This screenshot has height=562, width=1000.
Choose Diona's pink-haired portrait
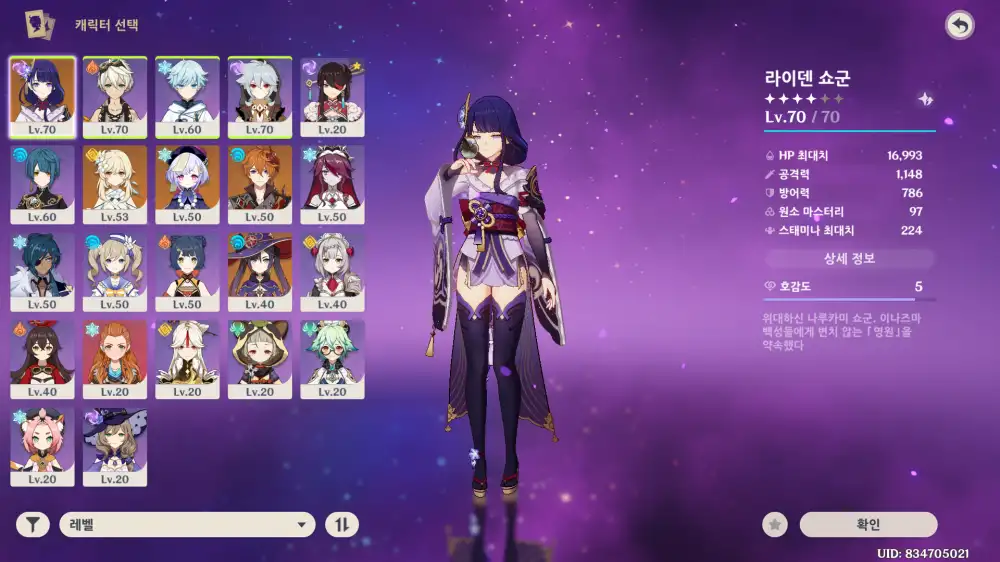click(42, 445)
